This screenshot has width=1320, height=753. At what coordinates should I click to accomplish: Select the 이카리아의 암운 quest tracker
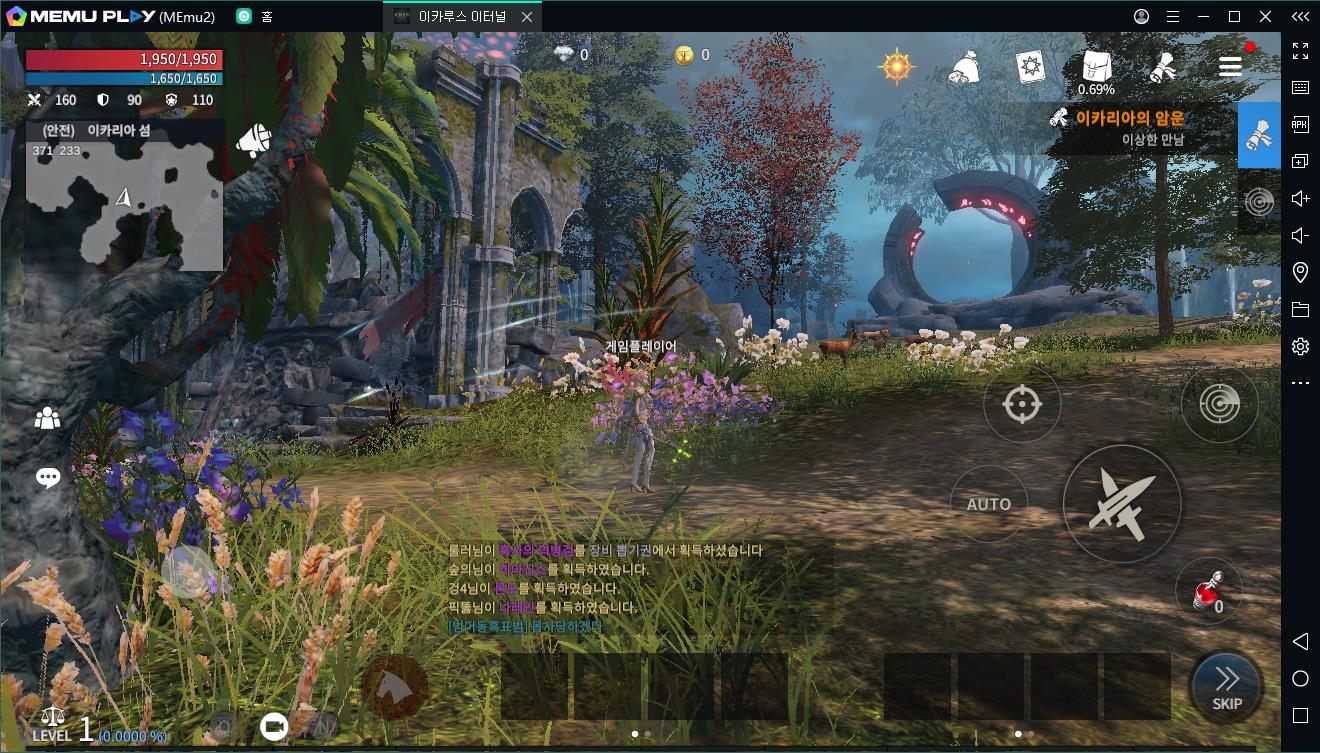point(1130,128)
